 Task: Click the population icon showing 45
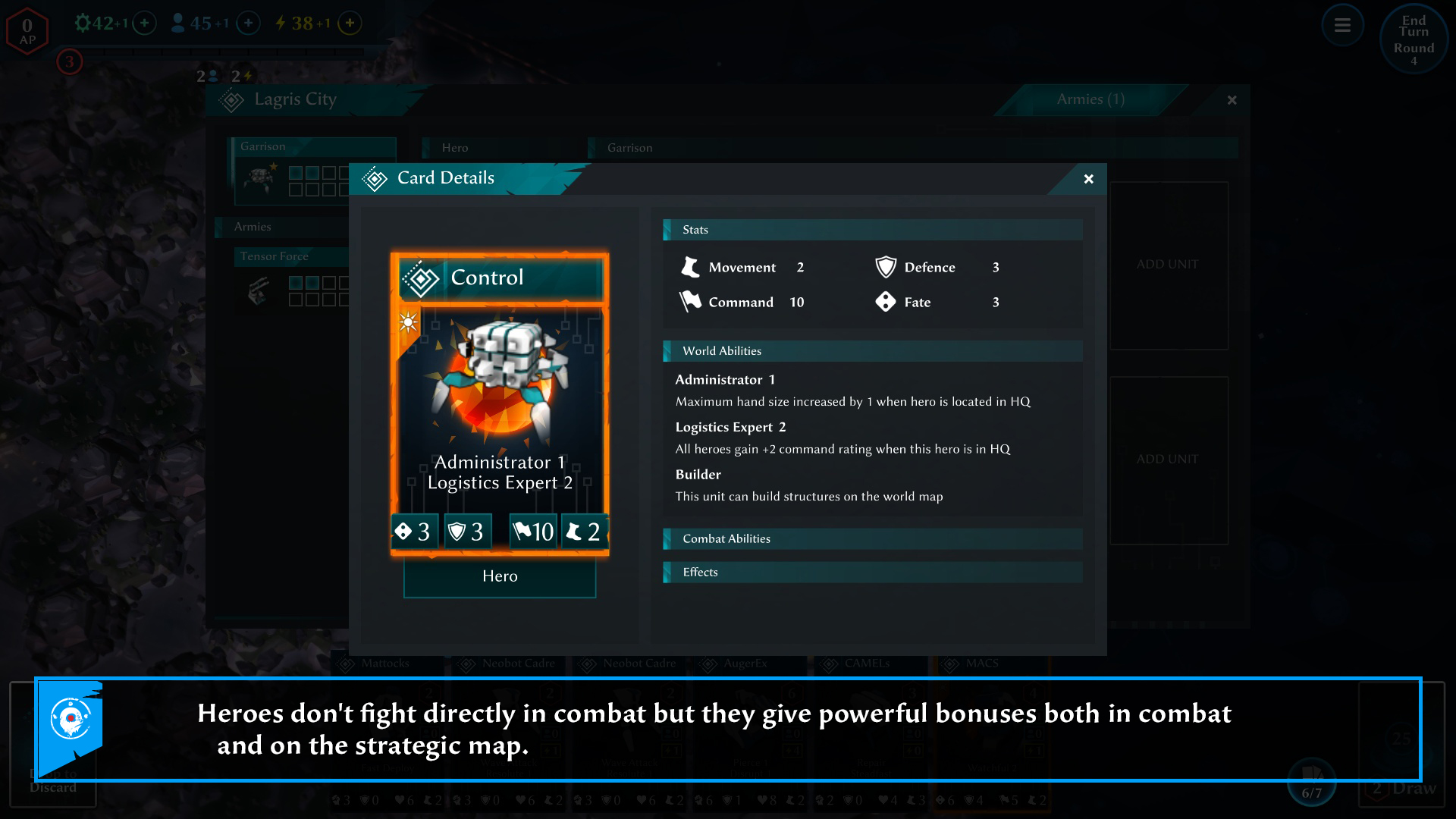(177, 23)
